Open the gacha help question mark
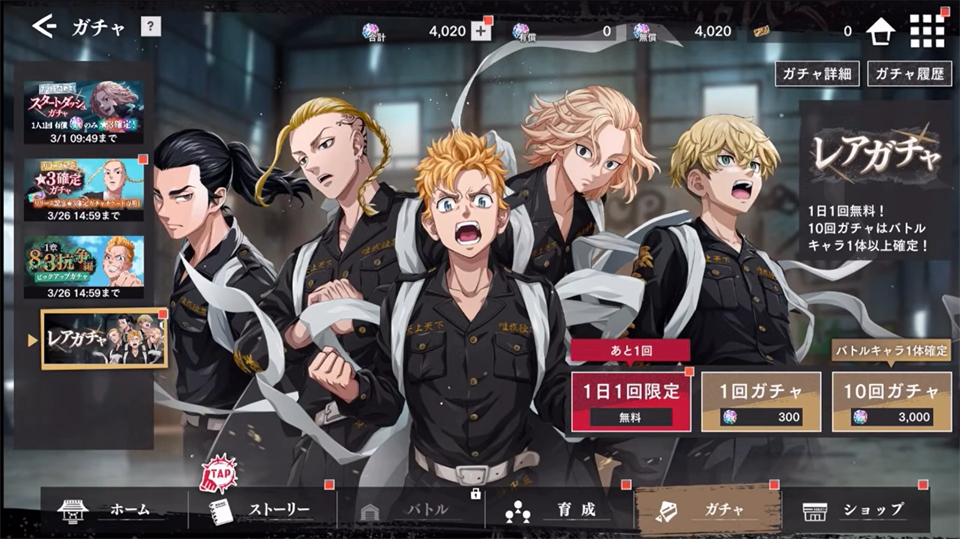Screen dimensions: 960x539 coord(150,27)
